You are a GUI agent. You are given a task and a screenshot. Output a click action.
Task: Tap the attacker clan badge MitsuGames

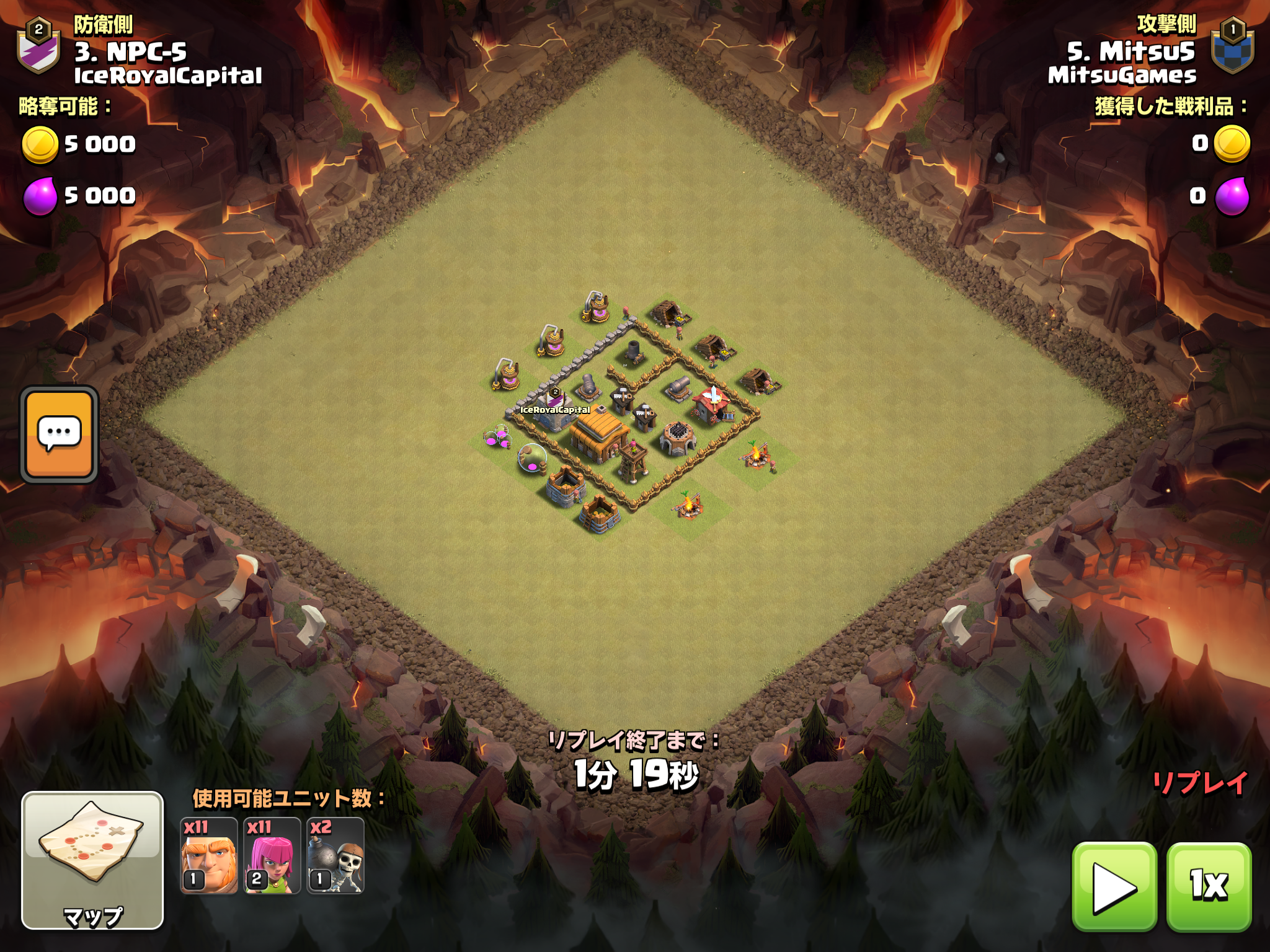1232,46
